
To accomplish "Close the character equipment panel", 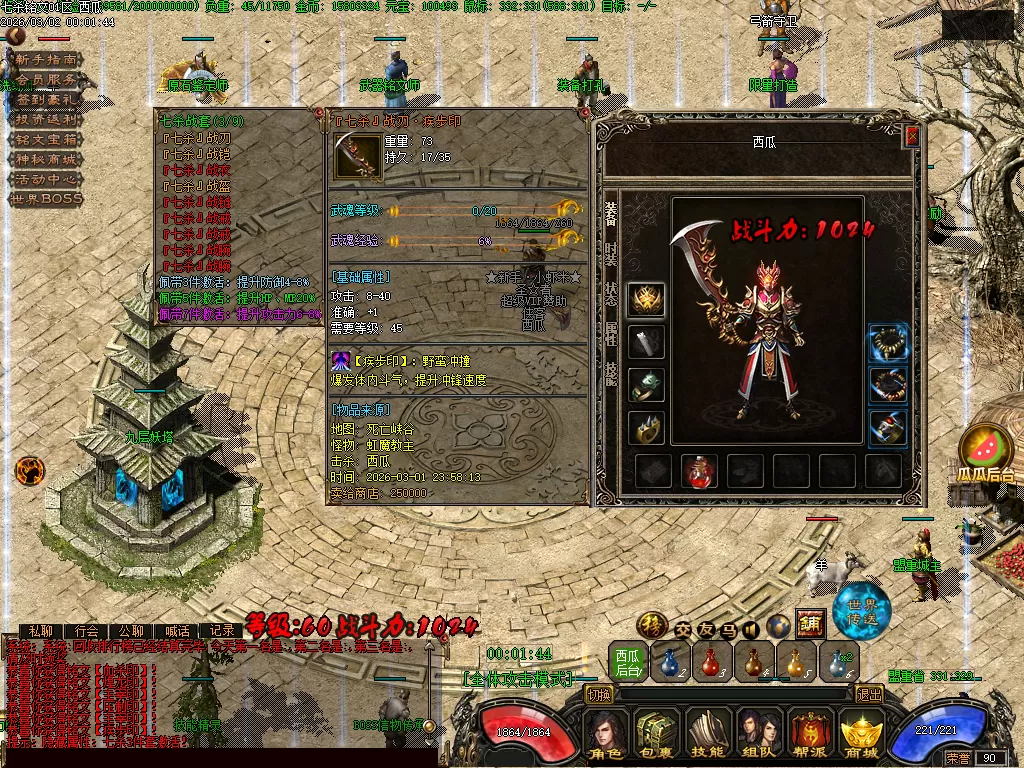I will click(x=911, y=137).
